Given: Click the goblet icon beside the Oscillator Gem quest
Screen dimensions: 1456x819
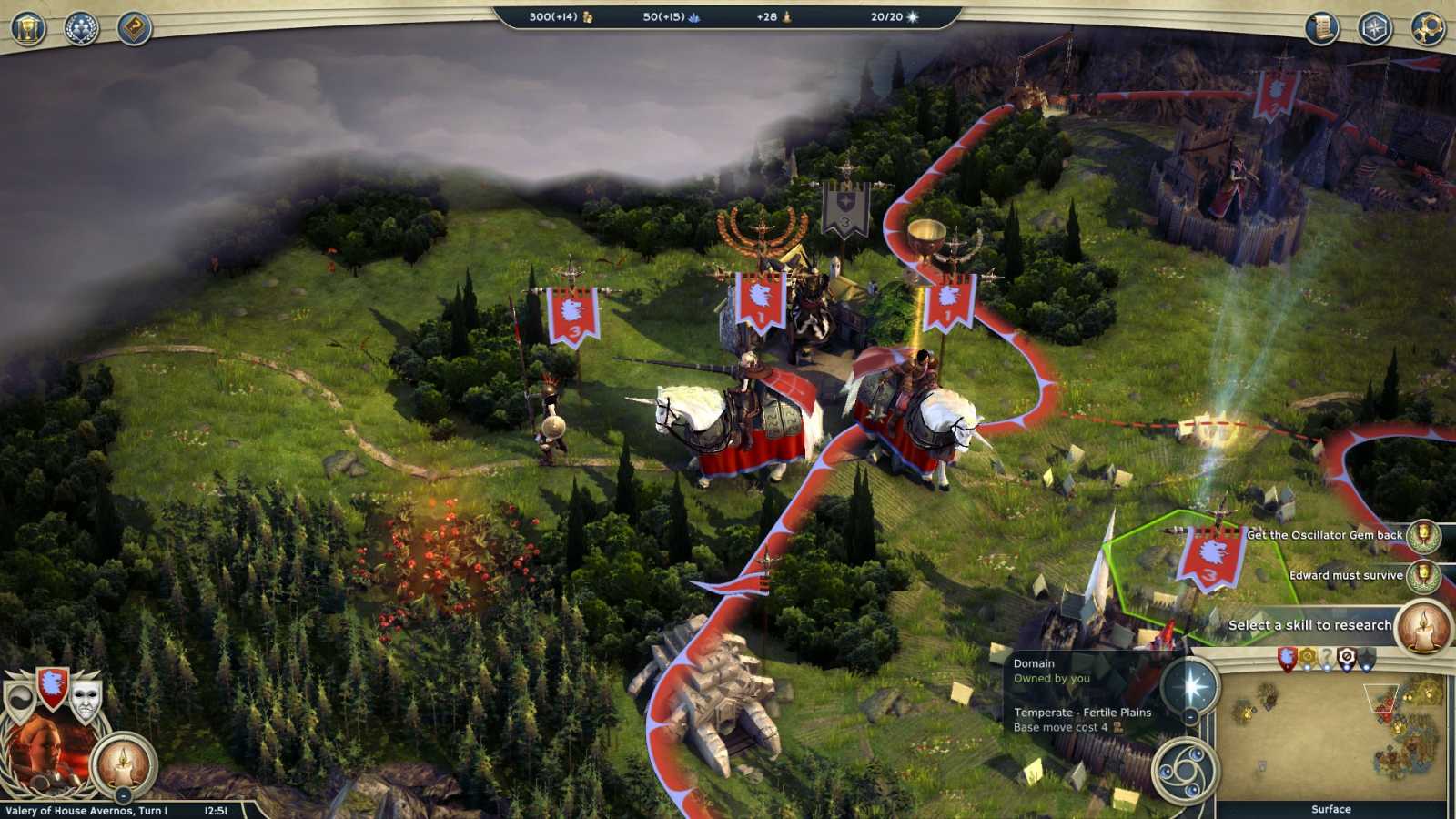Looking at the screenshot, I should 1423,536.
